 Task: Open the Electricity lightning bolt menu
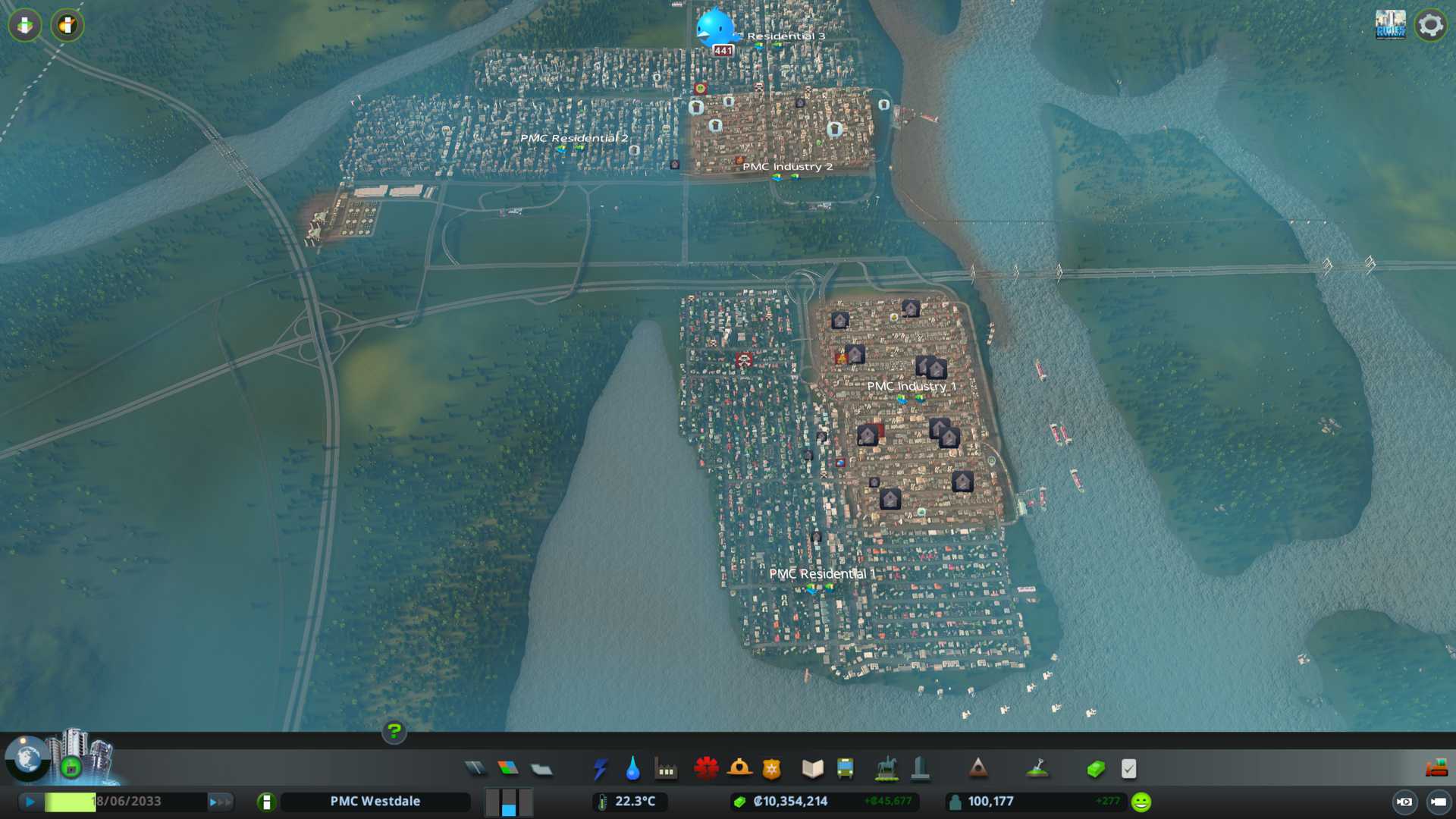pos(600,769)
